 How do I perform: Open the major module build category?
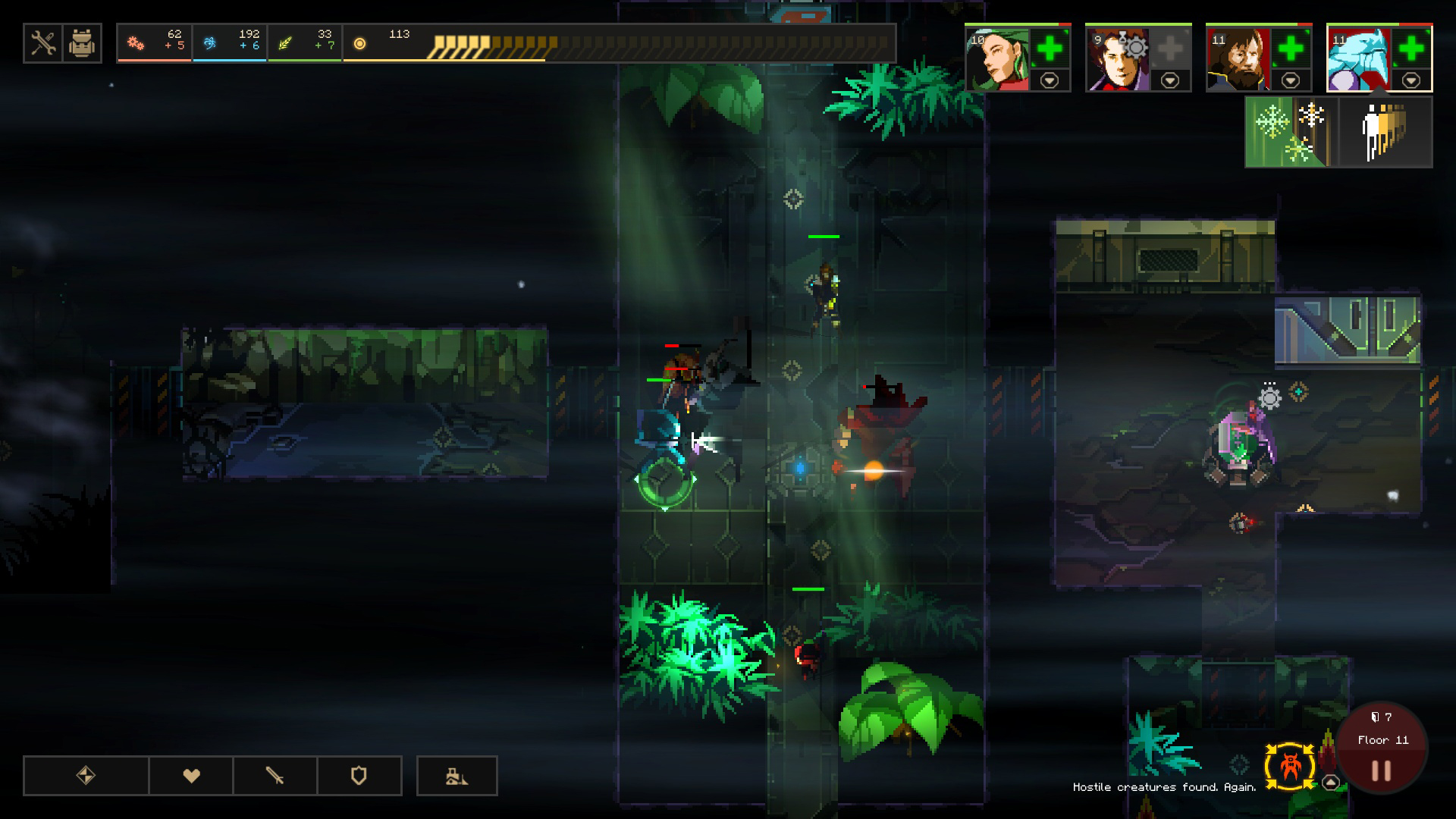click(x=86, y=776)
